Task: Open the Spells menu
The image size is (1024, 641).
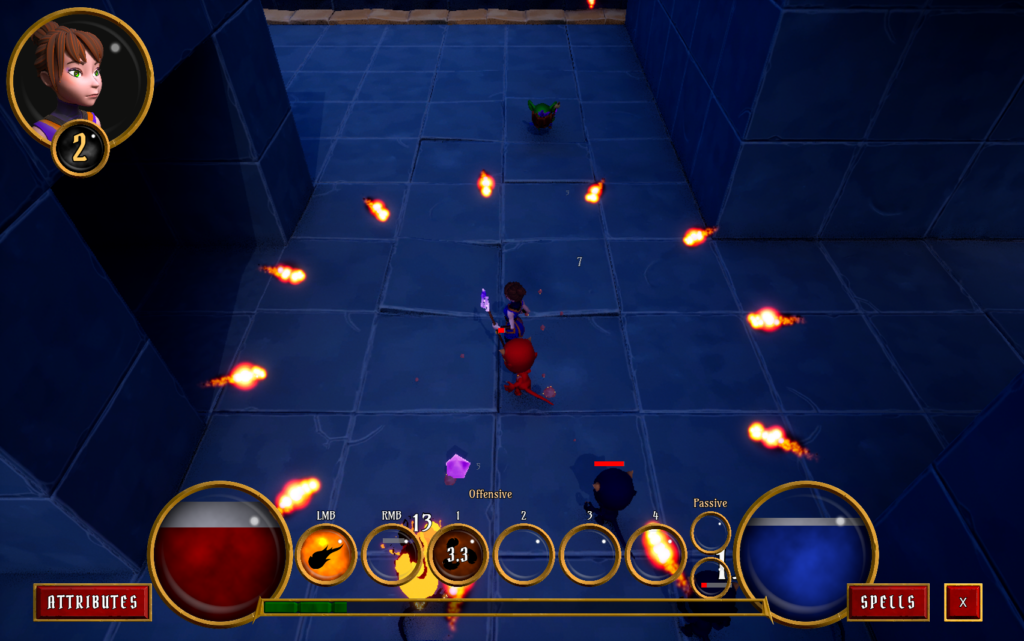Action: 888,602
